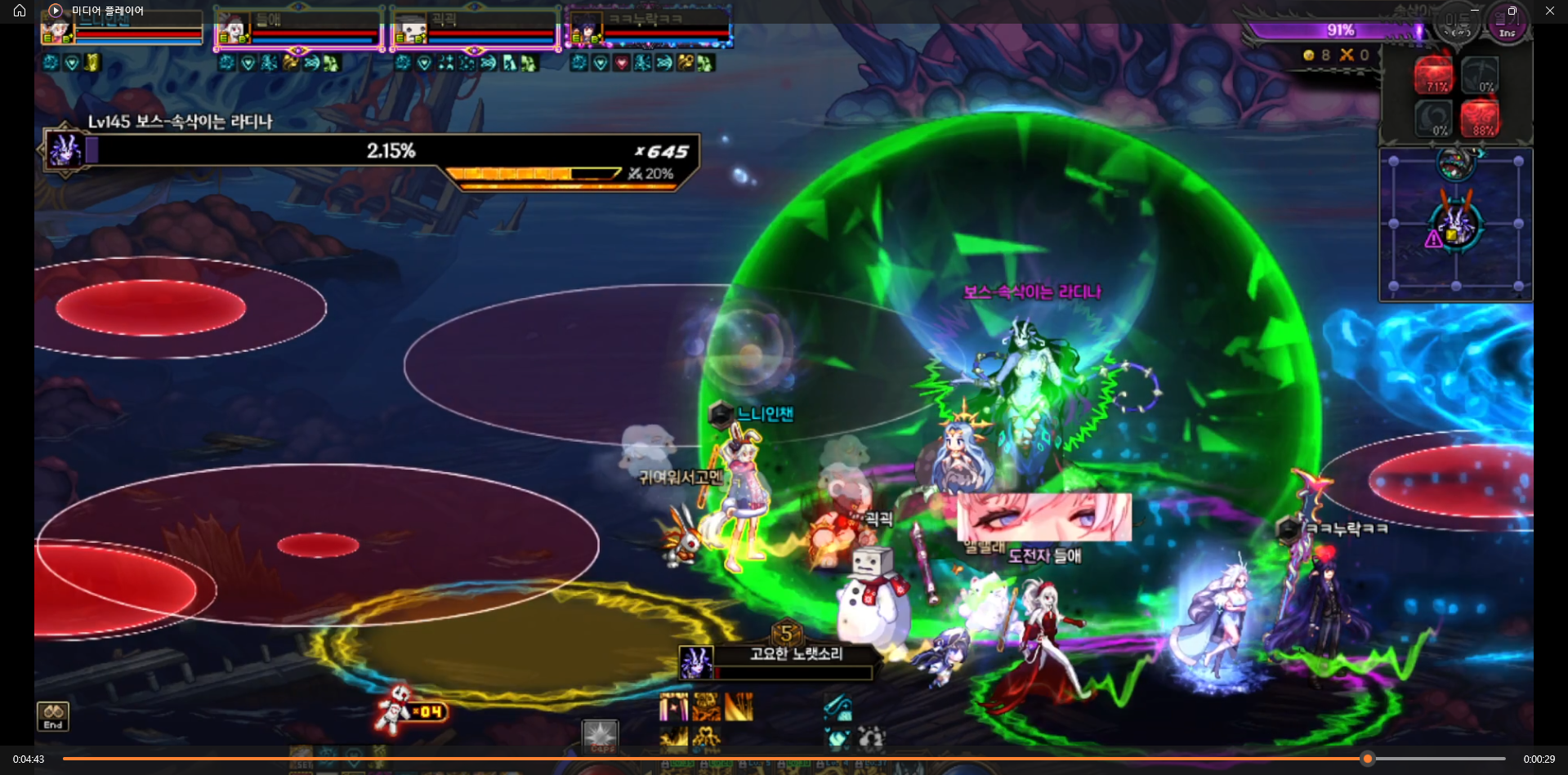Close the media player window
This screenshot has height=775, width=1568.
click(1549, 11)
